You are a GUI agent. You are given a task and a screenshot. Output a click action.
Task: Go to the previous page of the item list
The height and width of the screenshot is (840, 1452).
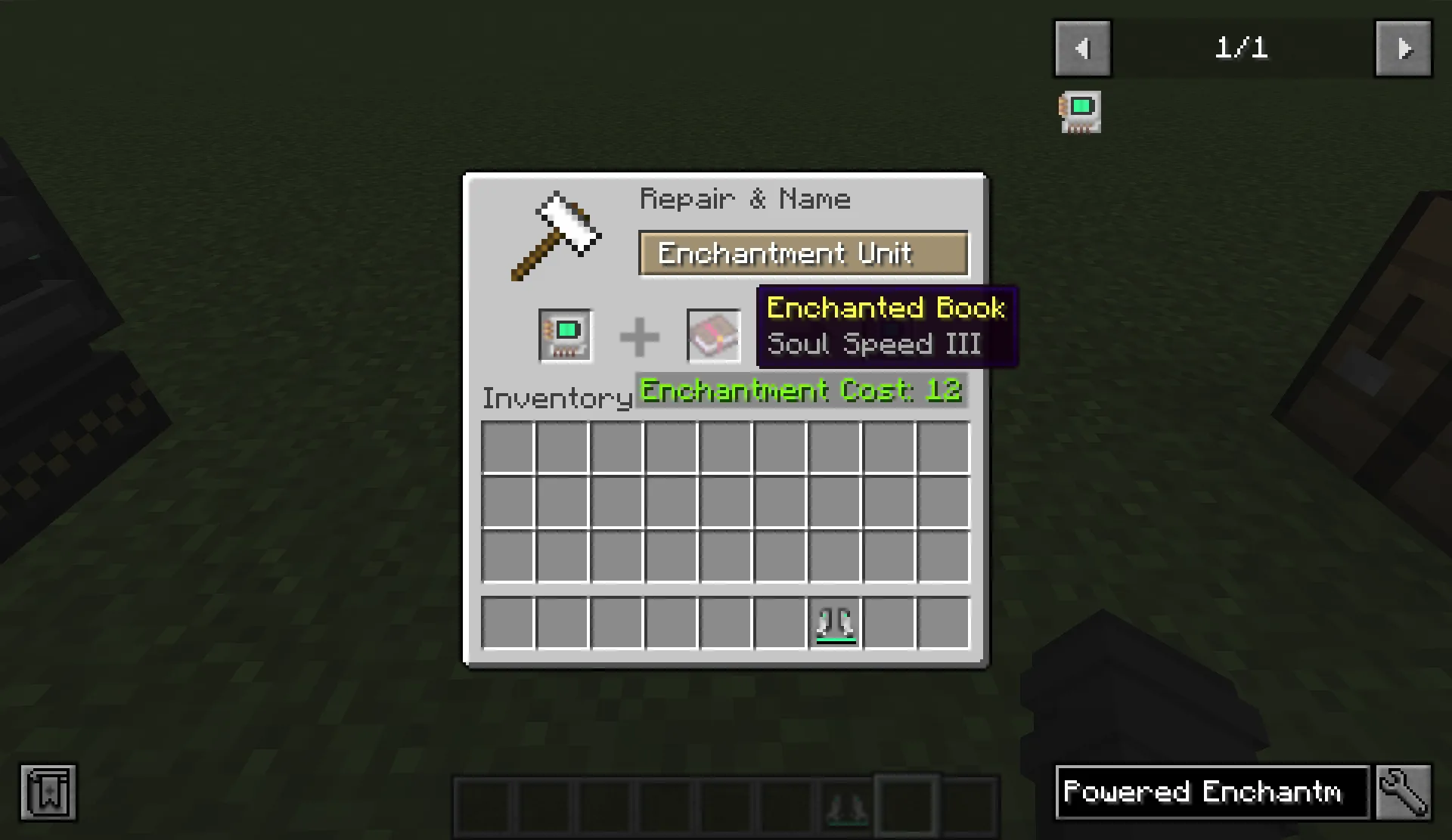[x=1082, y=48]
